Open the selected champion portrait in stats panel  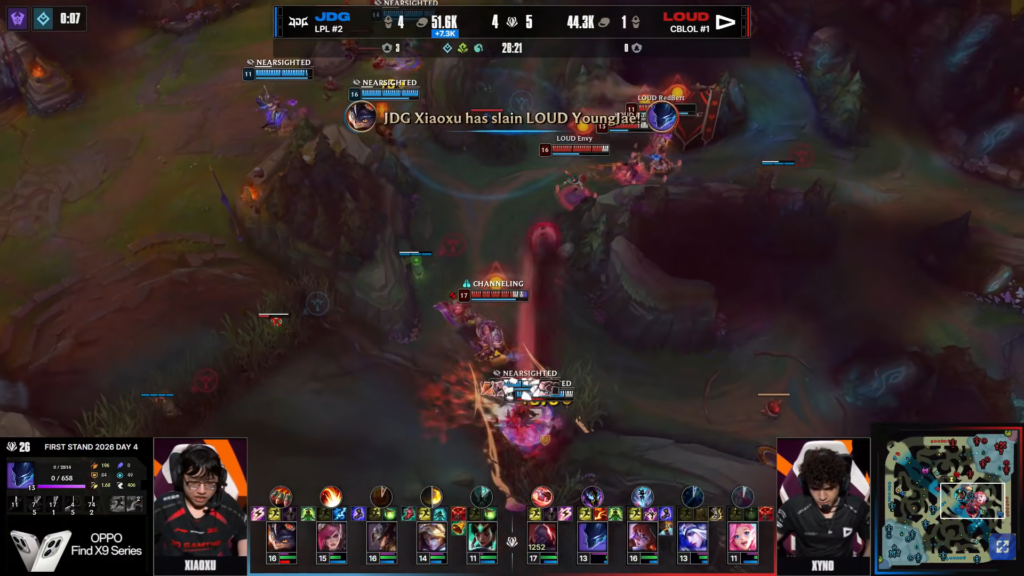click(x=20, y=475)
